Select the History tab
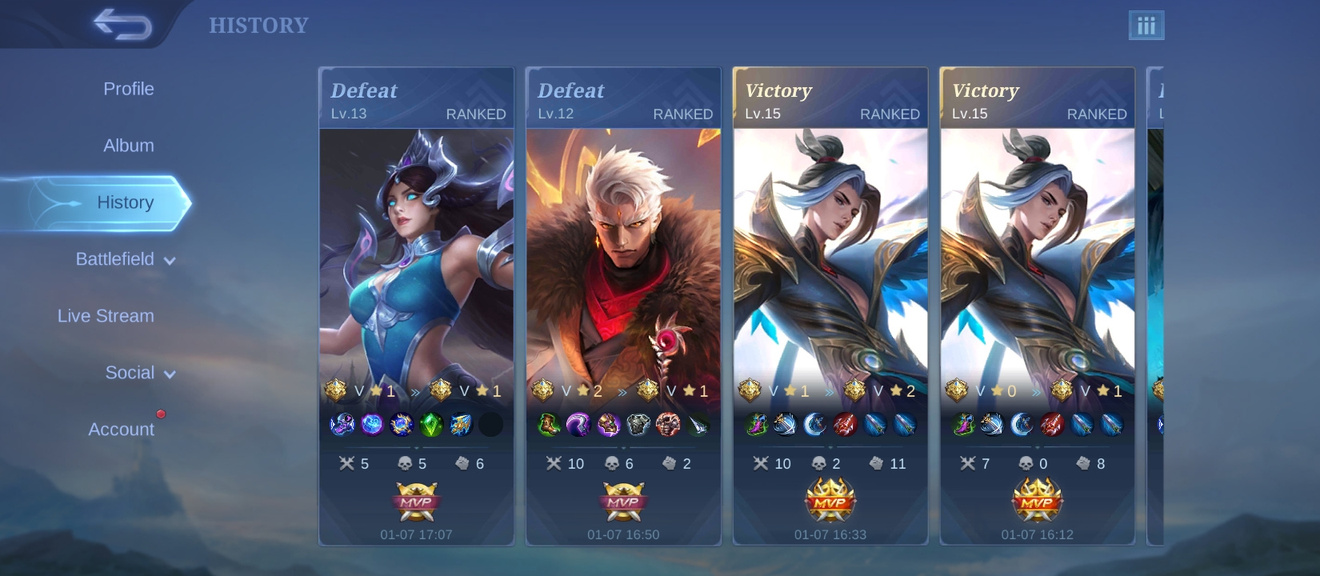 coord(124,203)
